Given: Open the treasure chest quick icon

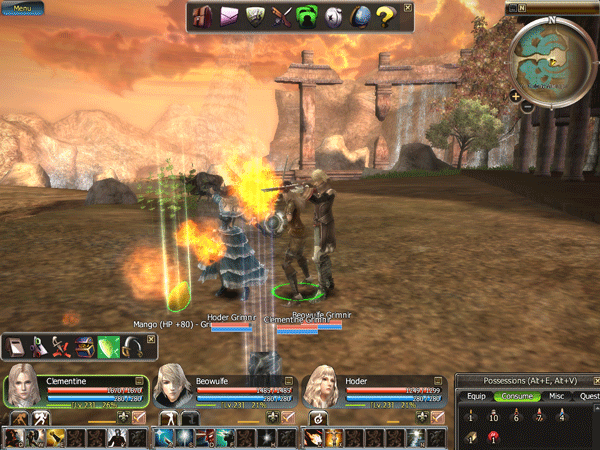Looking at the screenshot, I should pos(87,346).
